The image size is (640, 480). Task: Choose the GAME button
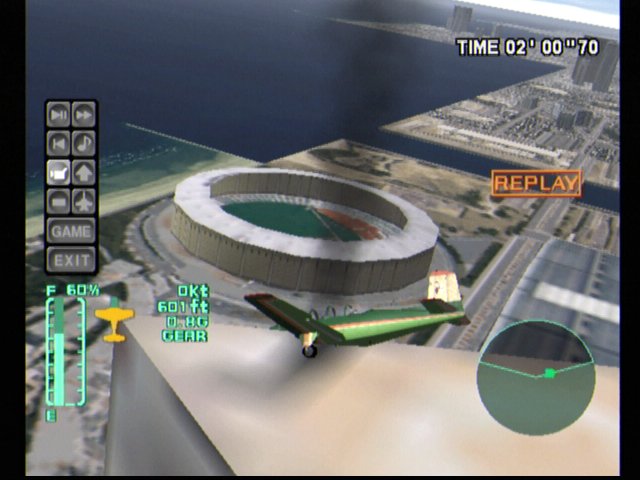tap(71, 230)
